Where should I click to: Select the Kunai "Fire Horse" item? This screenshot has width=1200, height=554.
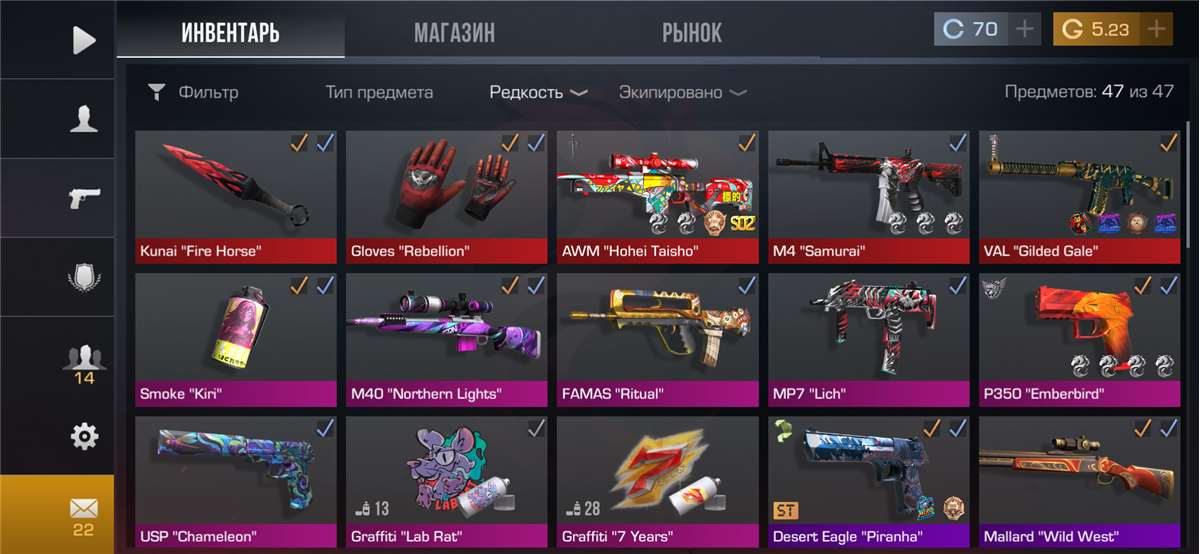point(236,197)
